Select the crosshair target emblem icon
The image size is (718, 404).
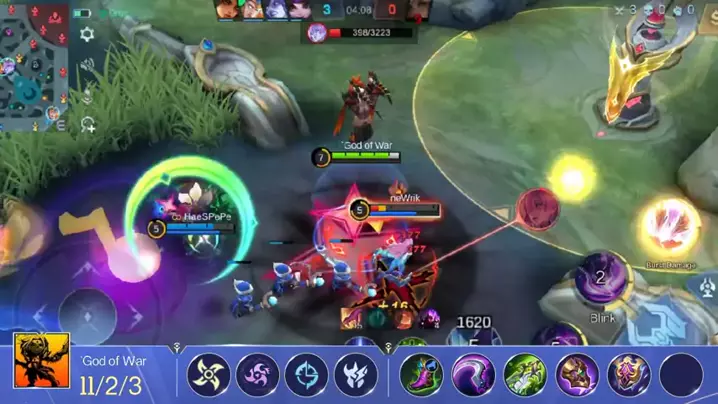click(x=306, y=375)
